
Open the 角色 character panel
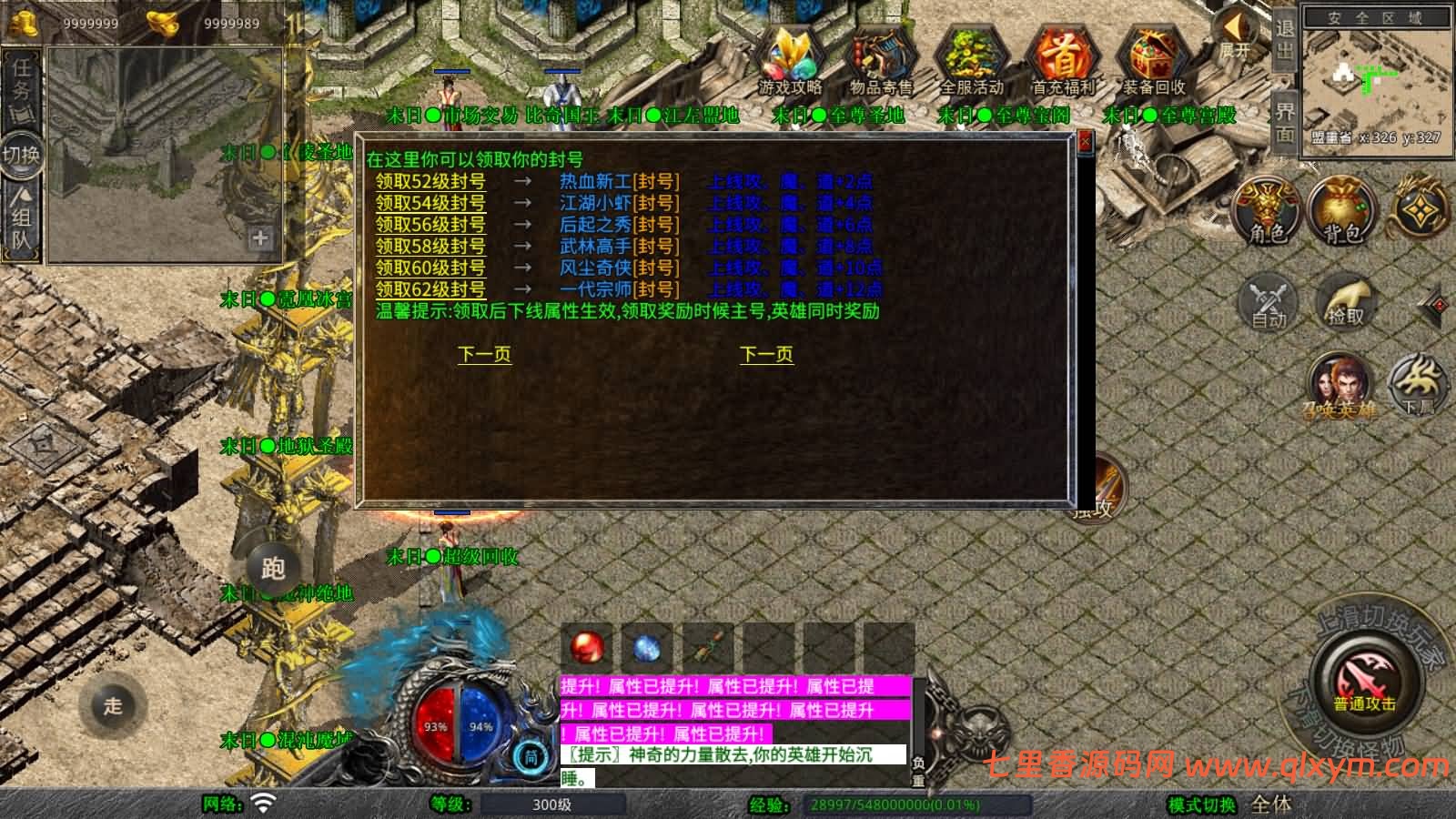coord(1268,211)
